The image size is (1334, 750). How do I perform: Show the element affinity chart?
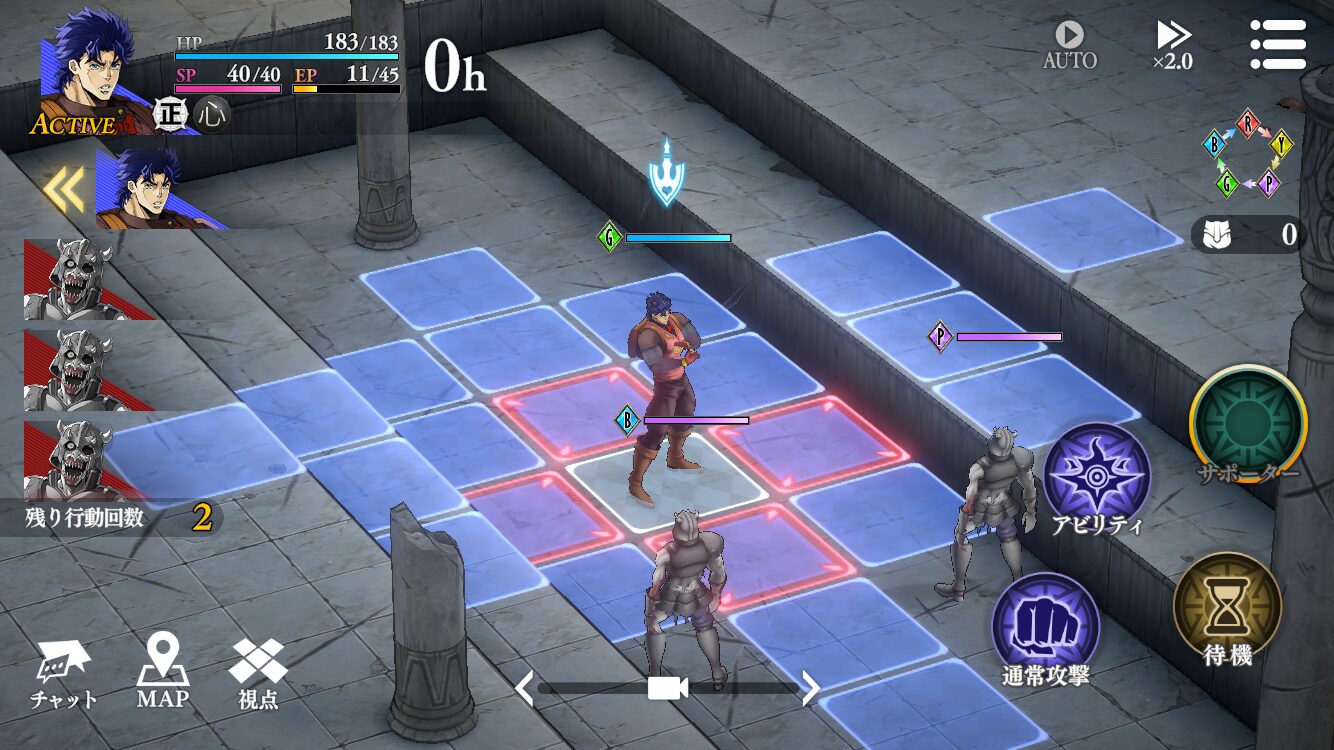click(1247, 152)
